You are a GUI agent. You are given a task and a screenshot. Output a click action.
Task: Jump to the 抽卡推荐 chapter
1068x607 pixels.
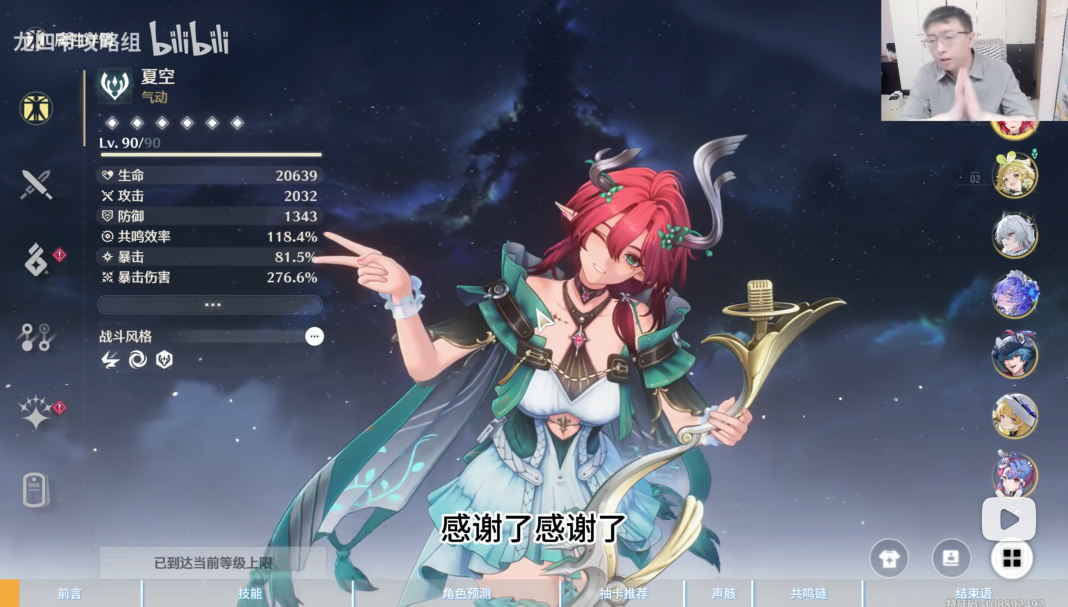coord(623,594)
